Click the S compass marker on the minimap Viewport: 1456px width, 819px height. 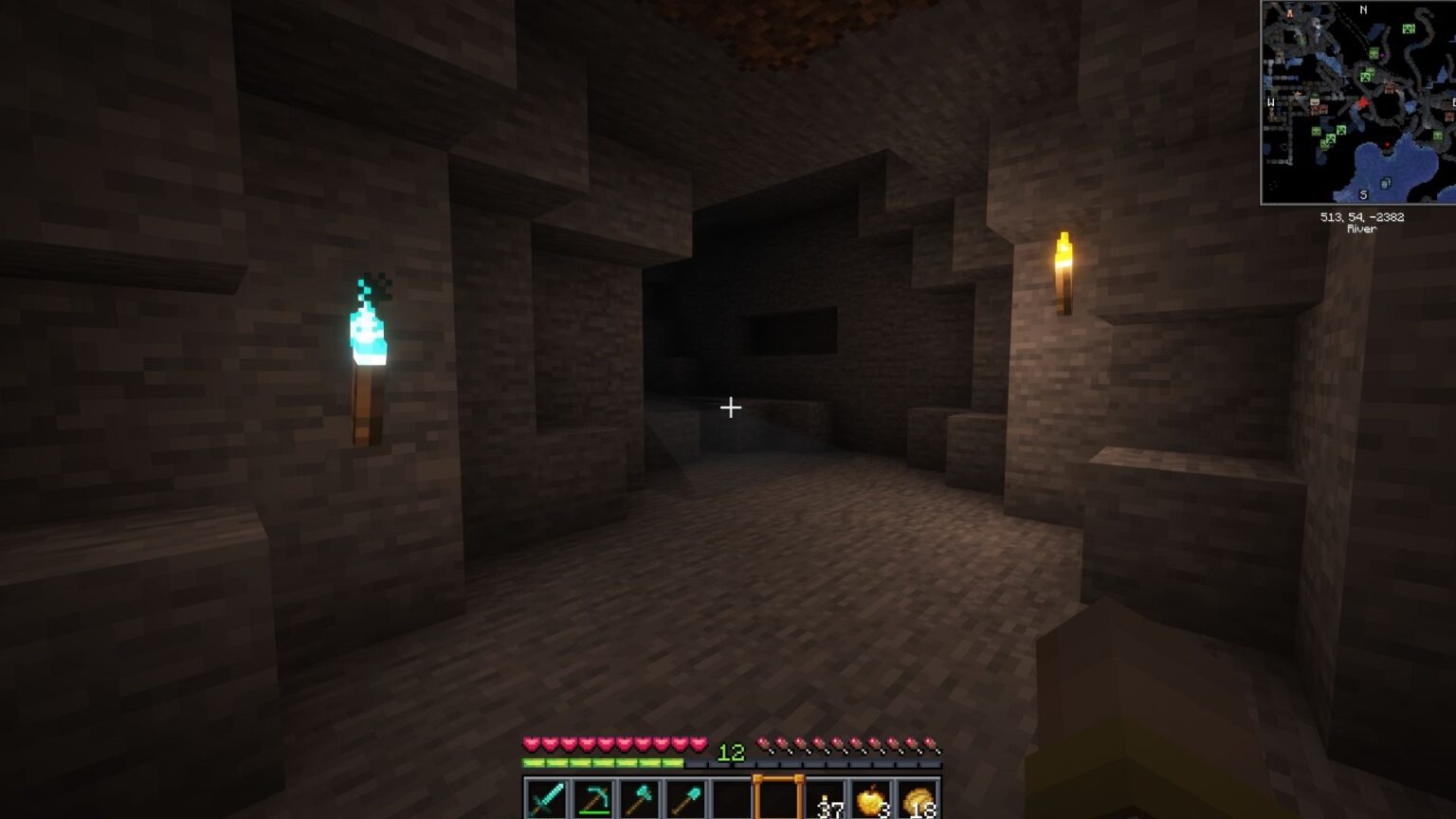1363,194
